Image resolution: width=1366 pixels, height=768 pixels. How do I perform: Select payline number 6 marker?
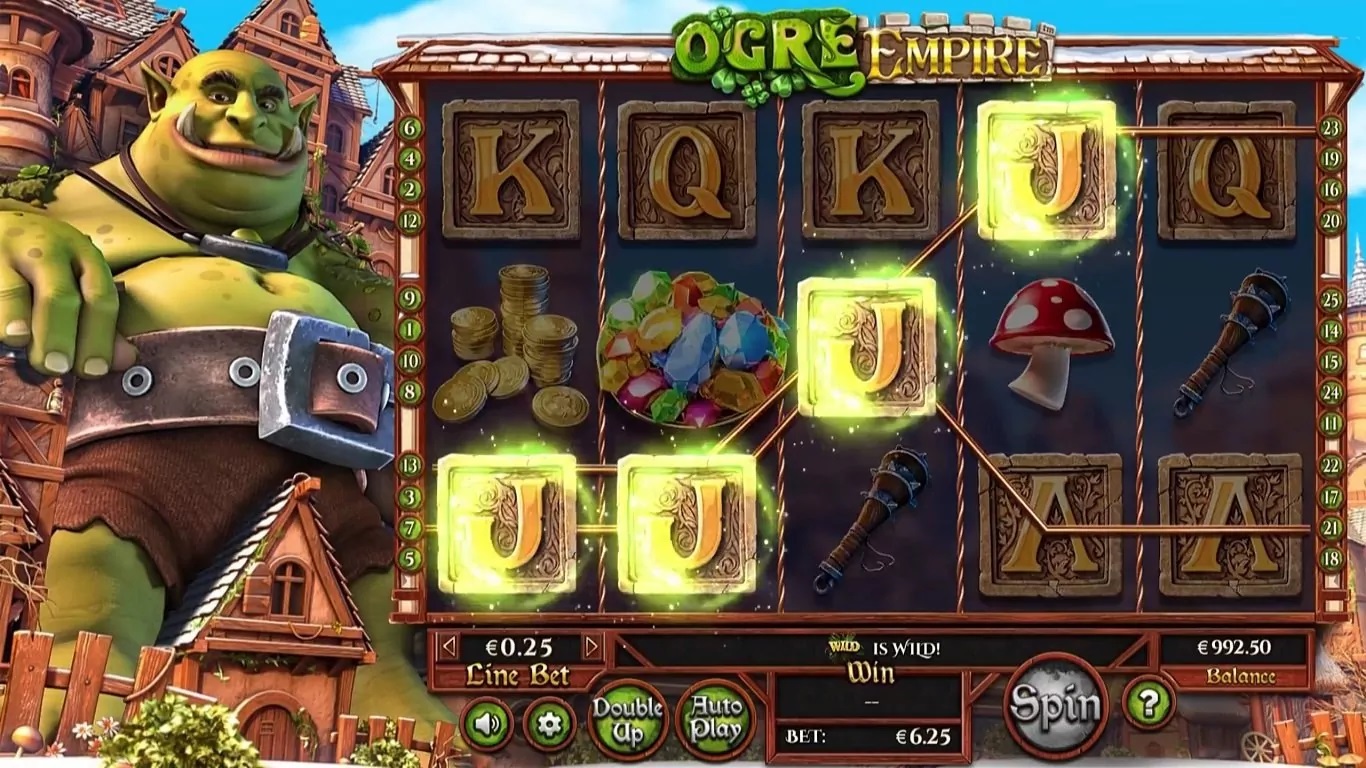[x=410, y=128]
